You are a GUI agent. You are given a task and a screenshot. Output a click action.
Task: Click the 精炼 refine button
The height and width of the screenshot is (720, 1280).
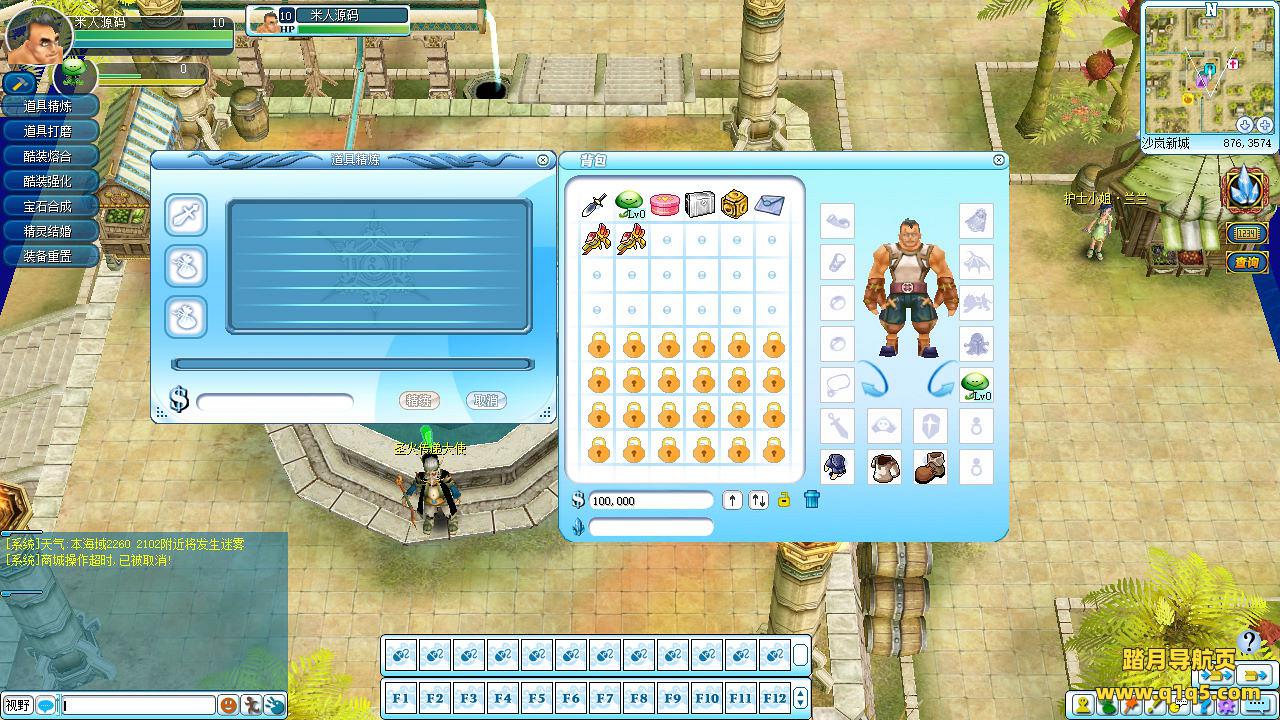tap(419, 400)
